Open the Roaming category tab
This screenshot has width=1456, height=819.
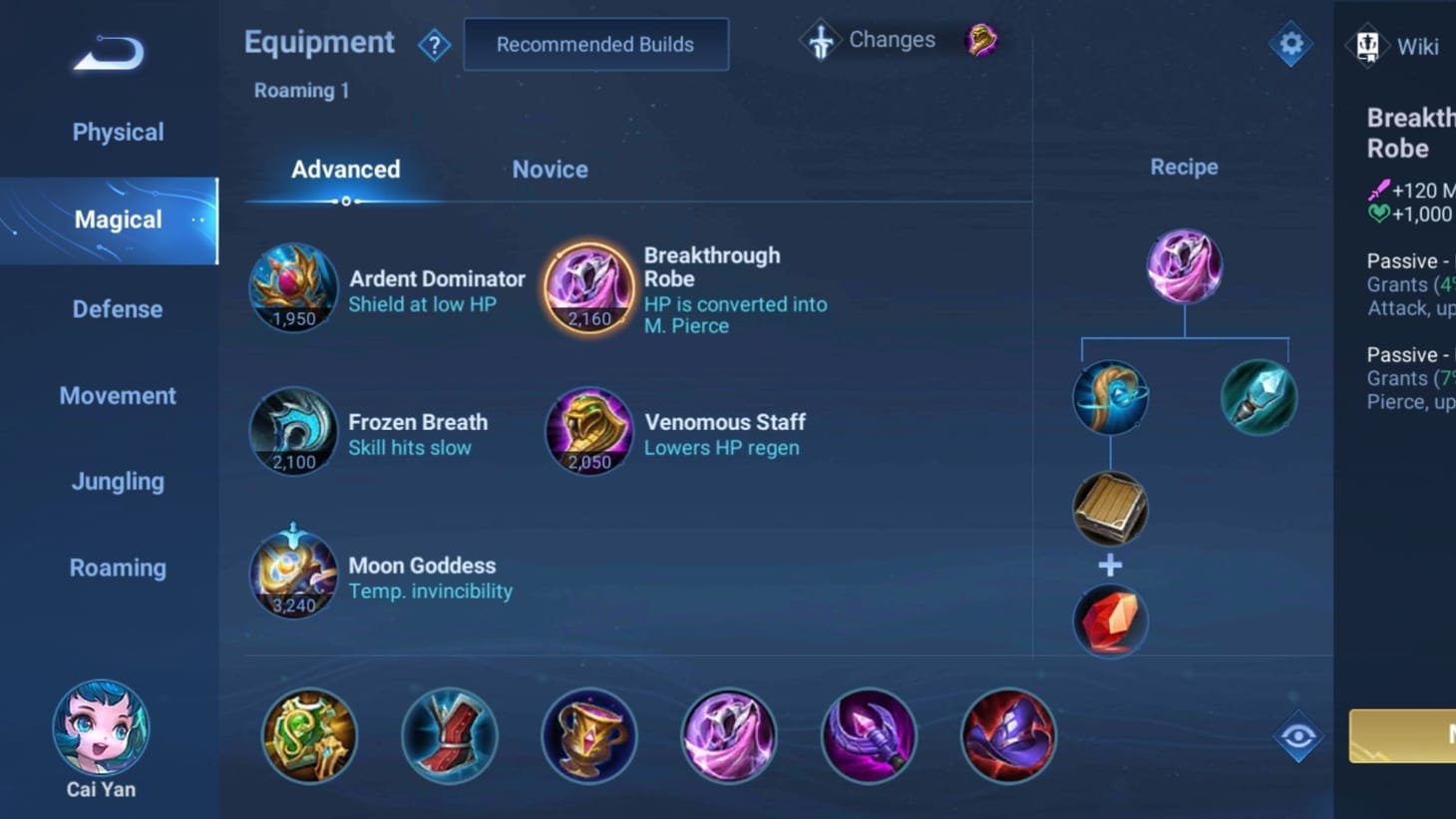point(118,568)
